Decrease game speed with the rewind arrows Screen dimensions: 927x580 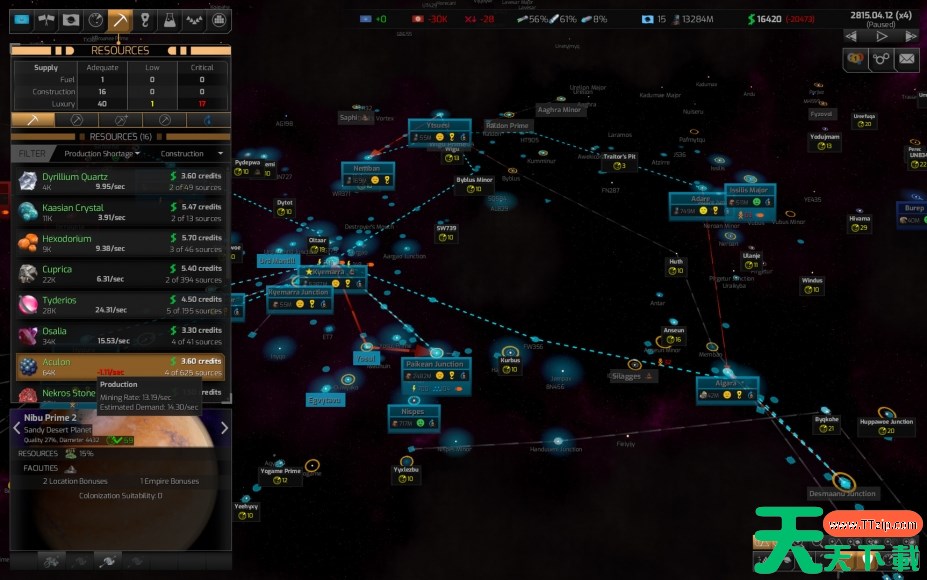tap(852, 36)
